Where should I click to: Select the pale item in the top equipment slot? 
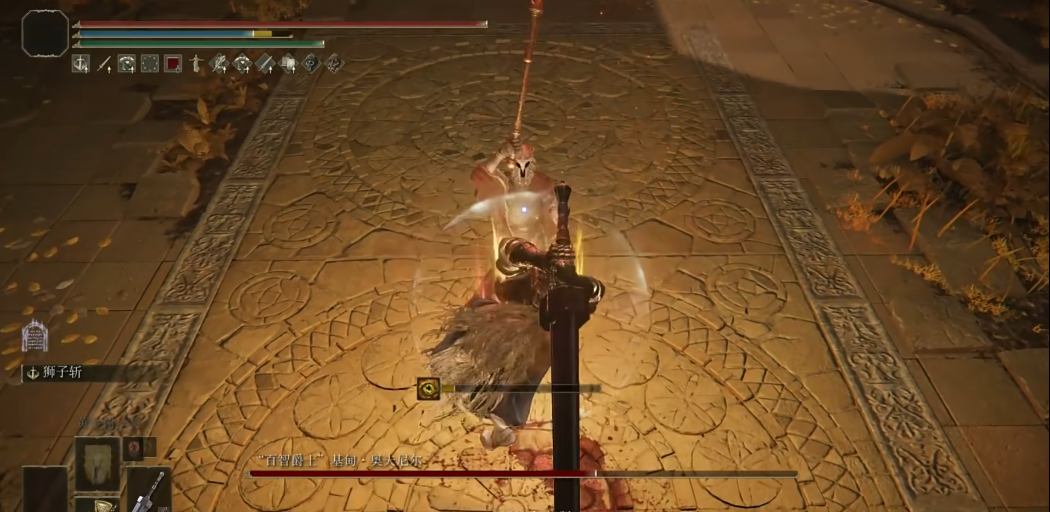point(97,462)
